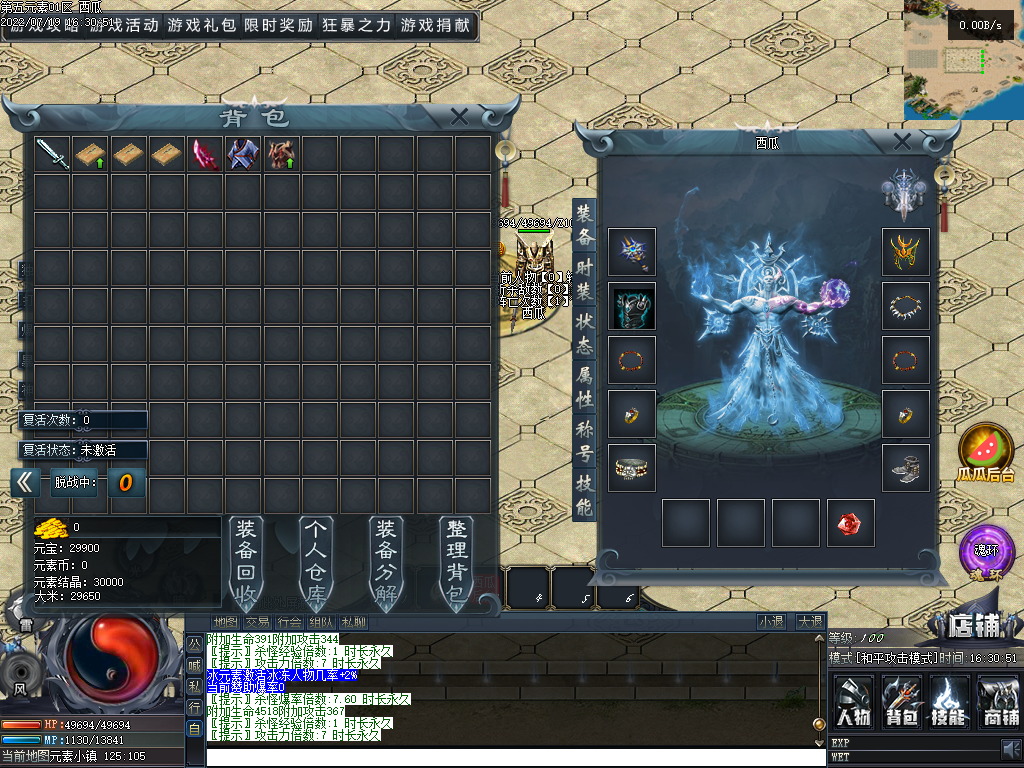Open the 游戏活动 menu

coord(123,26)
